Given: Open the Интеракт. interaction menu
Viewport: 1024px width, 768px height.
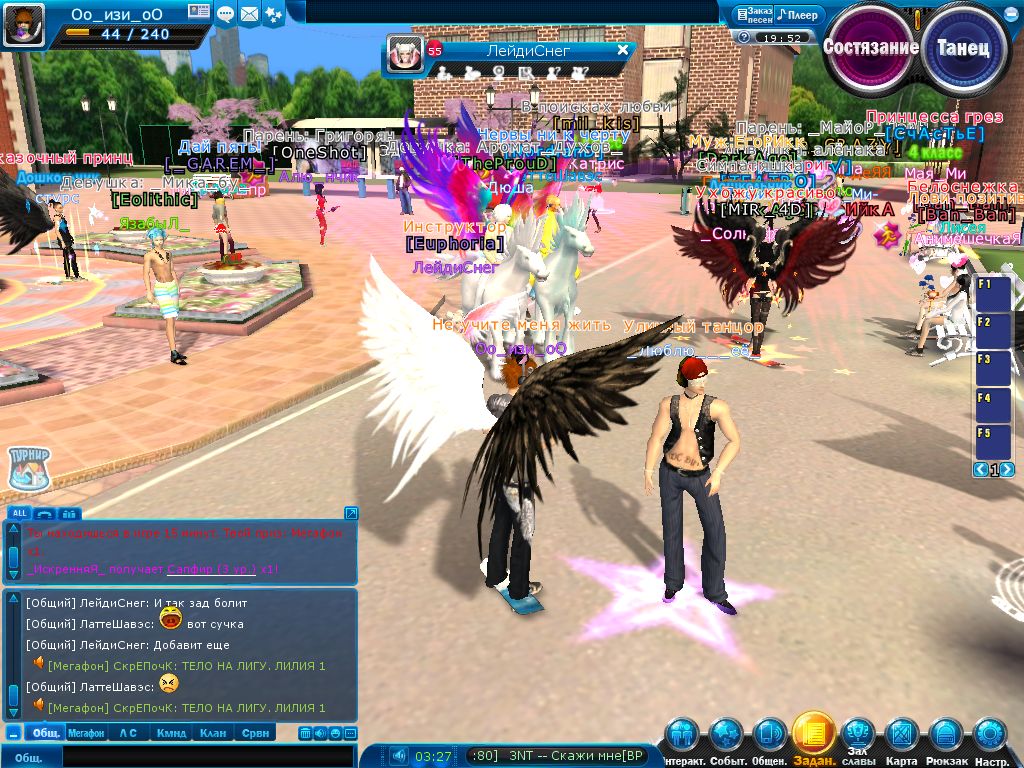Looking at the screenshot, I should coord(682,735).
